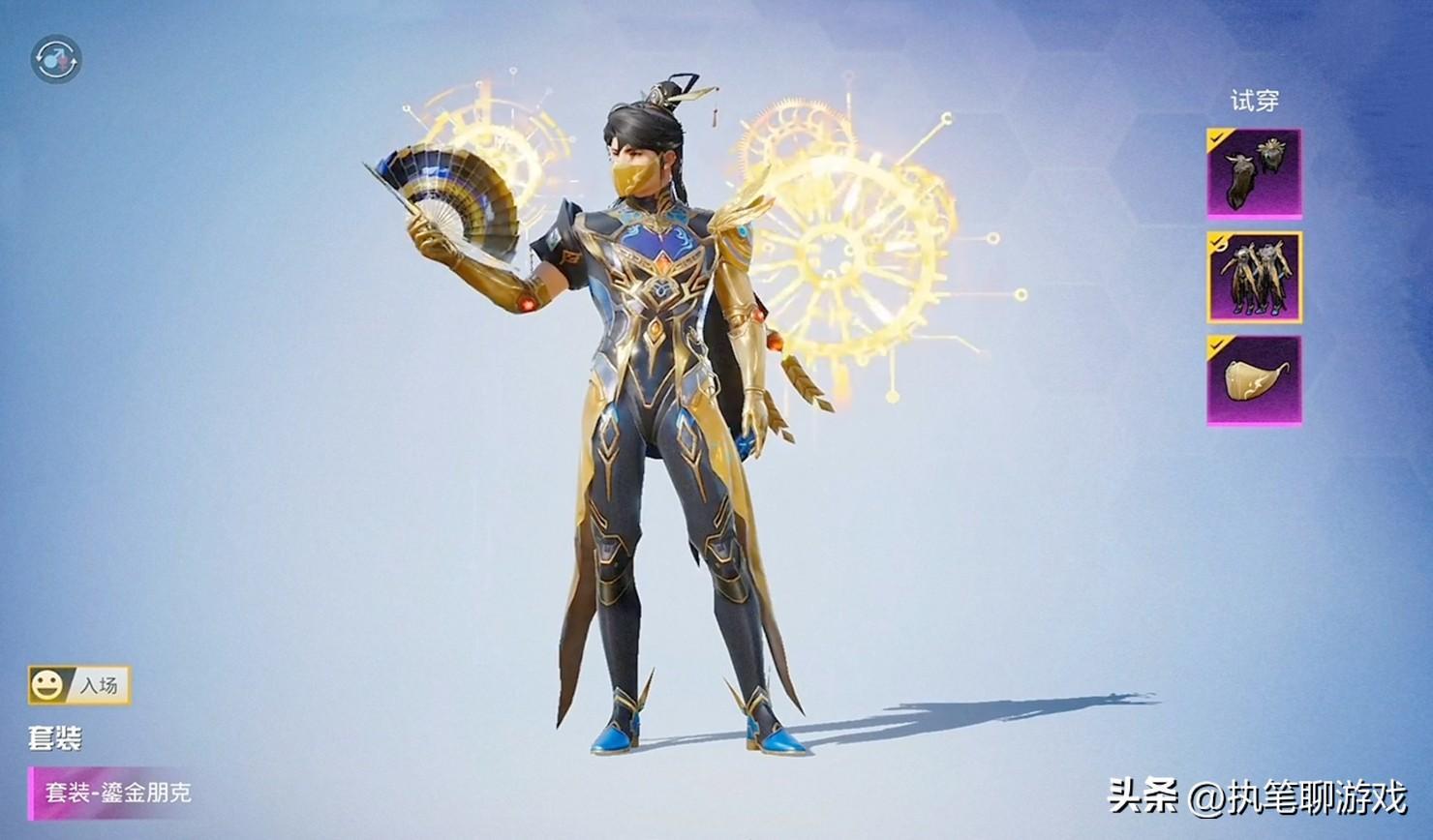
Task: Select the 套装-鎏金朋克 outfit label
Action: click(x=116, y=793)
